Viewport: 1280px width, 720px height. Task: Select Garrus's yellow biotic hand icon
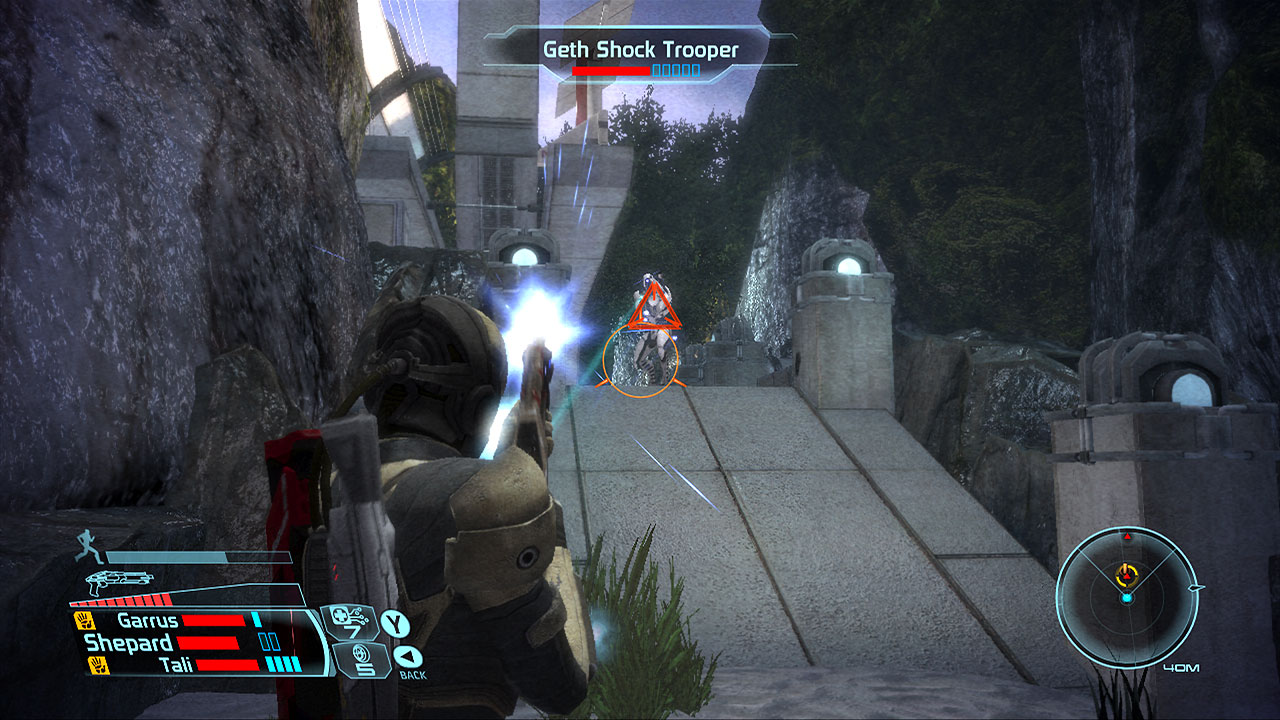[x=83, y=620]
